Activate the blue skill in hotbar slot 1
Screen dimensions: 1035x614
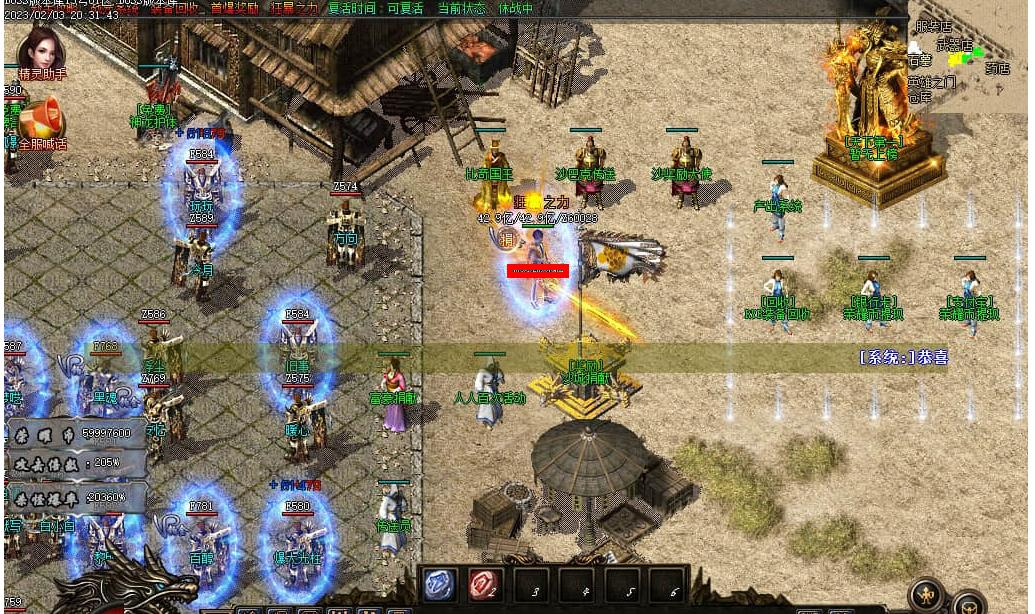[x=440, y=585]
